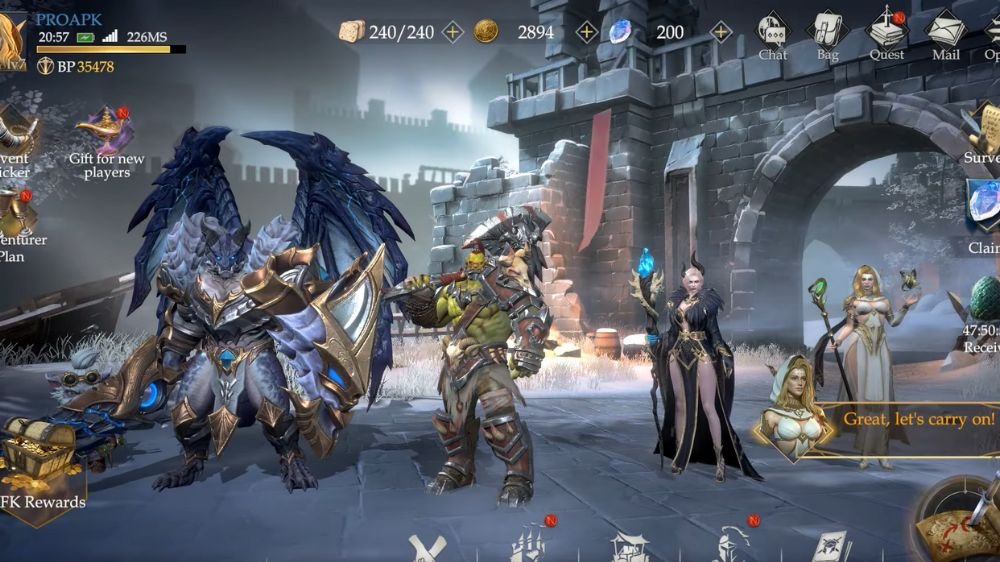The width and height of the screenshot is (1000, 562).
Task: Open the player avatar profile
Action: coord(12,38)
